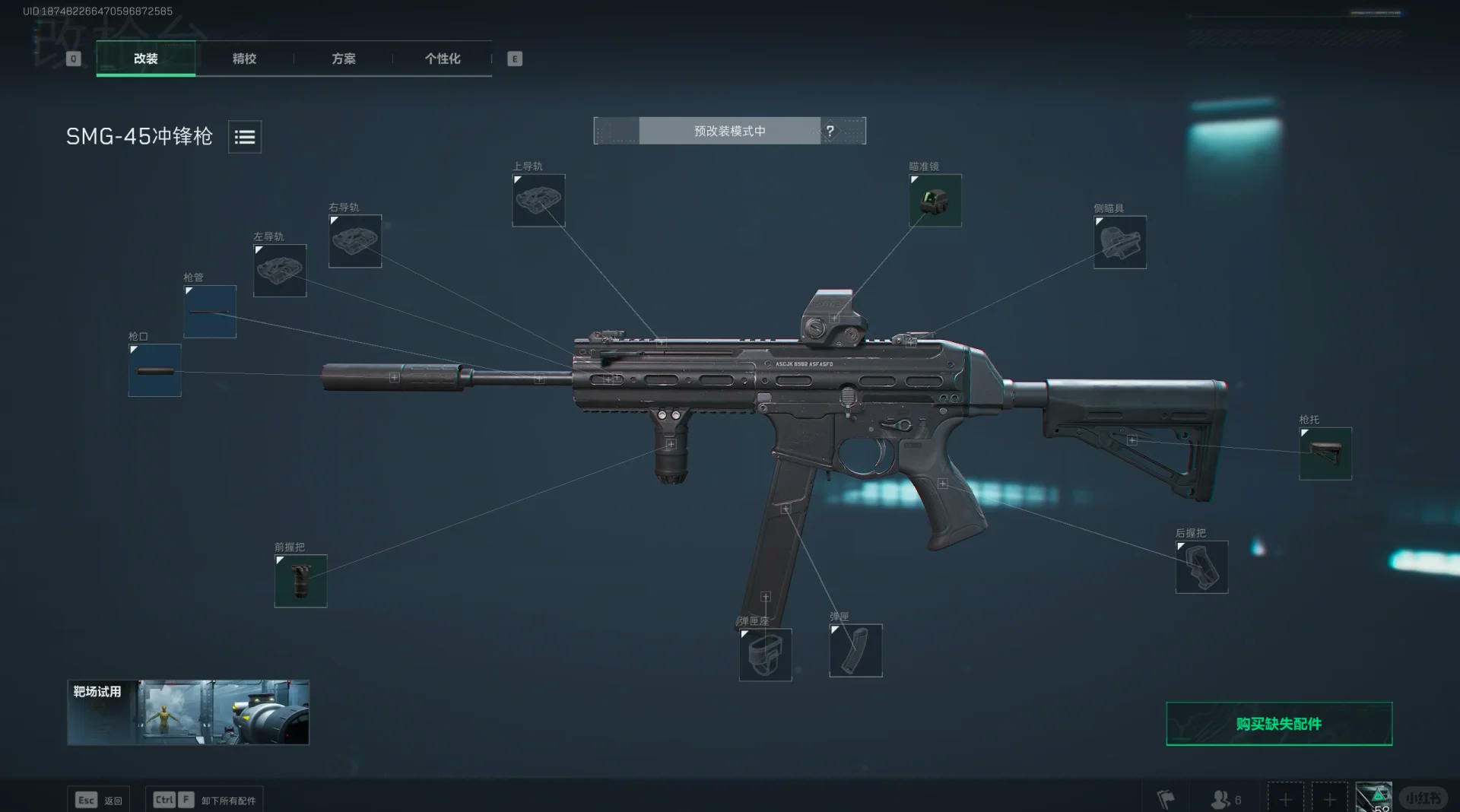The width and height of the screenshot is (1460, 812).
Task: Toggle 预改装模式中 pre-modification mode
Action: click(728, 130)
